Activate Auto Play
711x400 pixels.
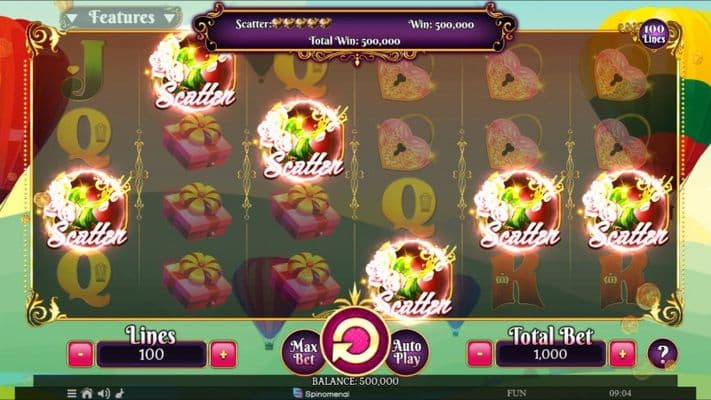tap(407, 349)
